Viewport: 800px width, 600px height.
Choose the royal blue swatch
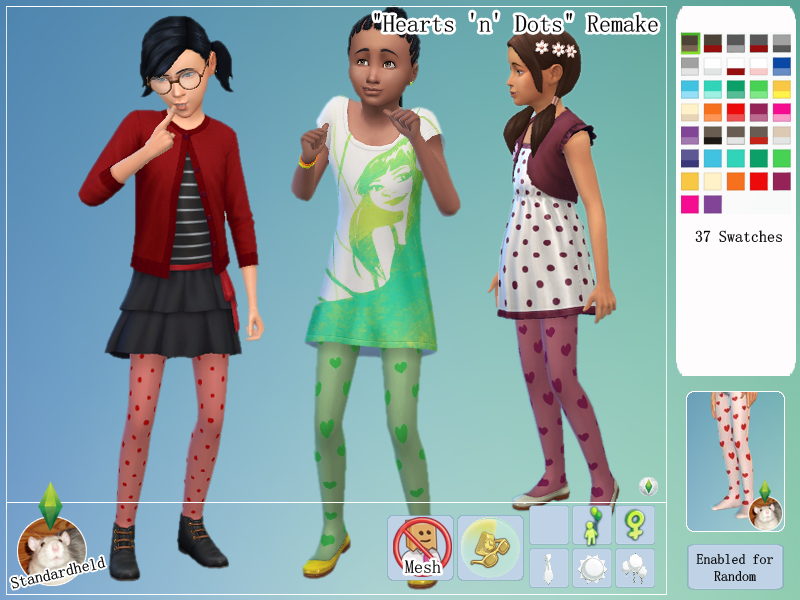click(782, 66)
